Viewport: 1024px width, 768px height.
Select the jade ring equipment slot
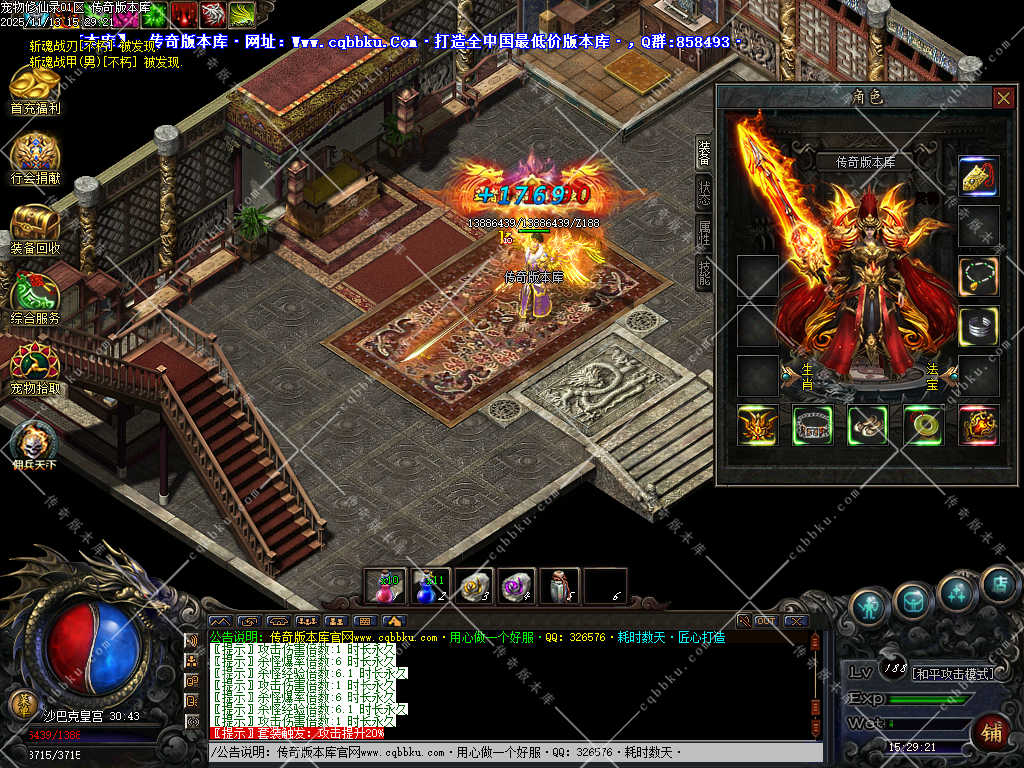(923, 425)
